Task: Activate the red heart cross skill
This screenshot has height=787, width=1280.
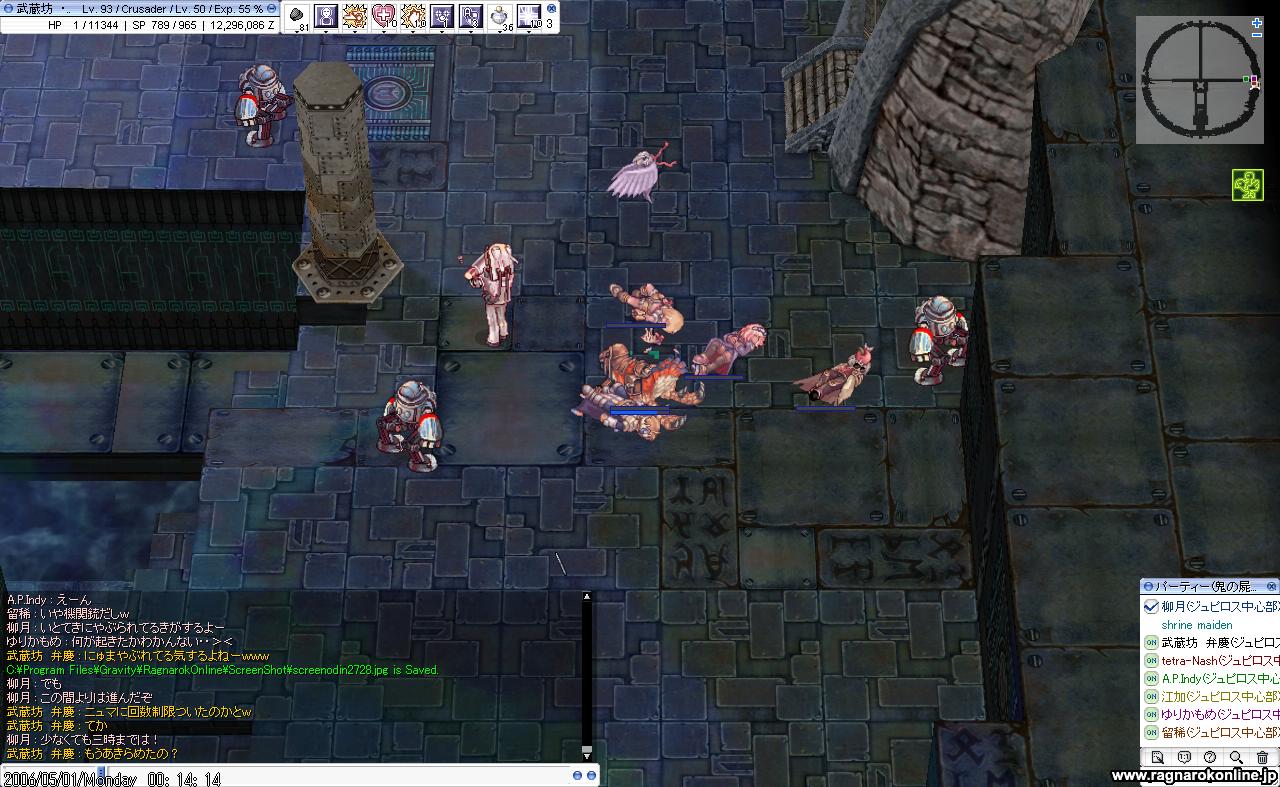Action: tap(384, 16)
